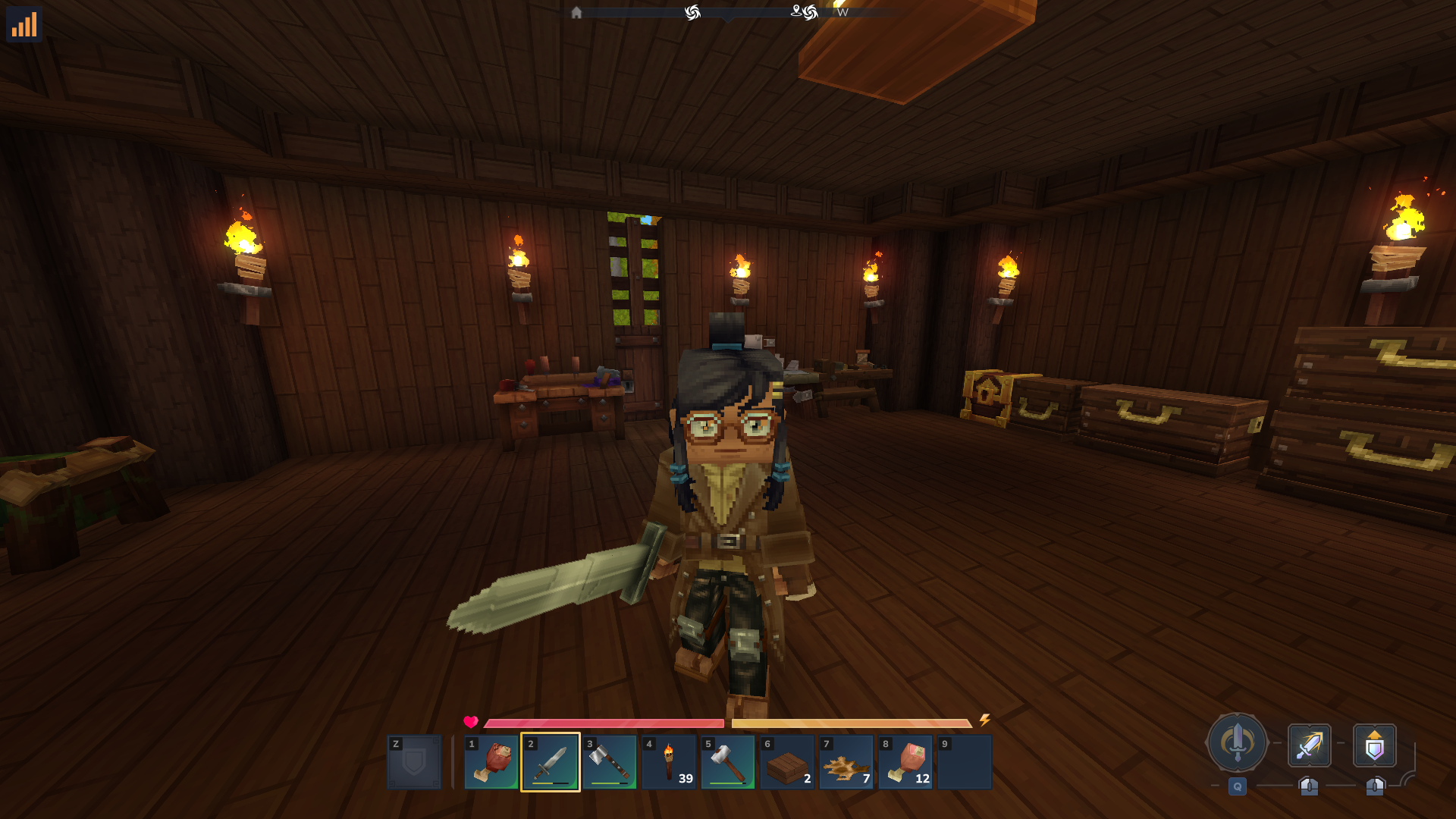Switch to the hammer hotbar slot

(x=728, y=761)
